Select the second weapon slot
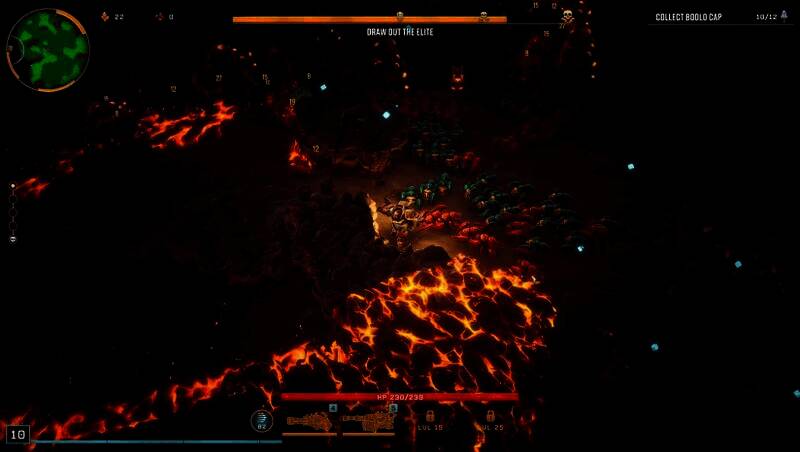 pyautogui.click(x=369, y=420)
